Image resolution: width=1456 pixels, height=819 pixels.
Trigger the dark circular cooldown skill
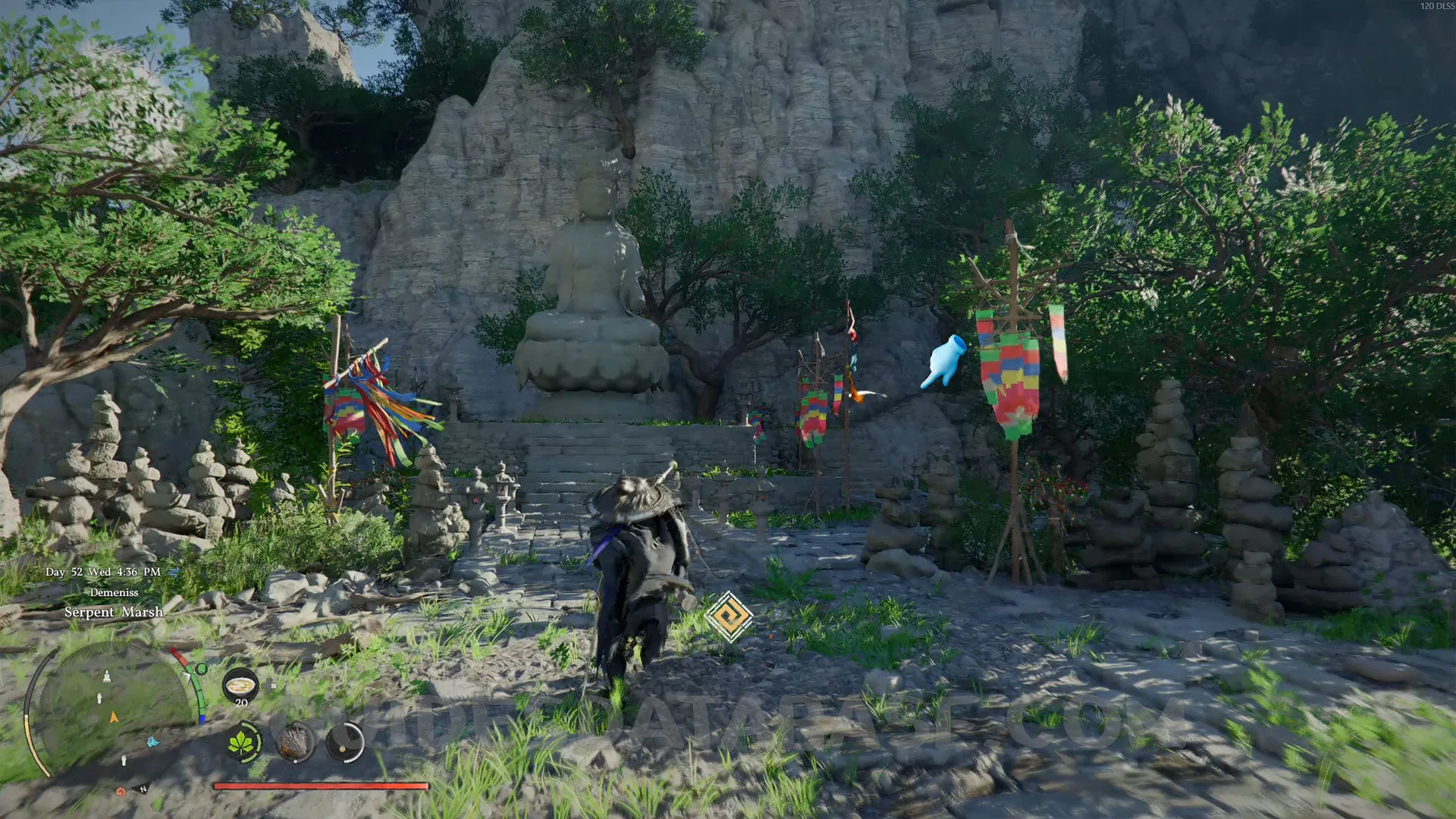pos(345,742)
